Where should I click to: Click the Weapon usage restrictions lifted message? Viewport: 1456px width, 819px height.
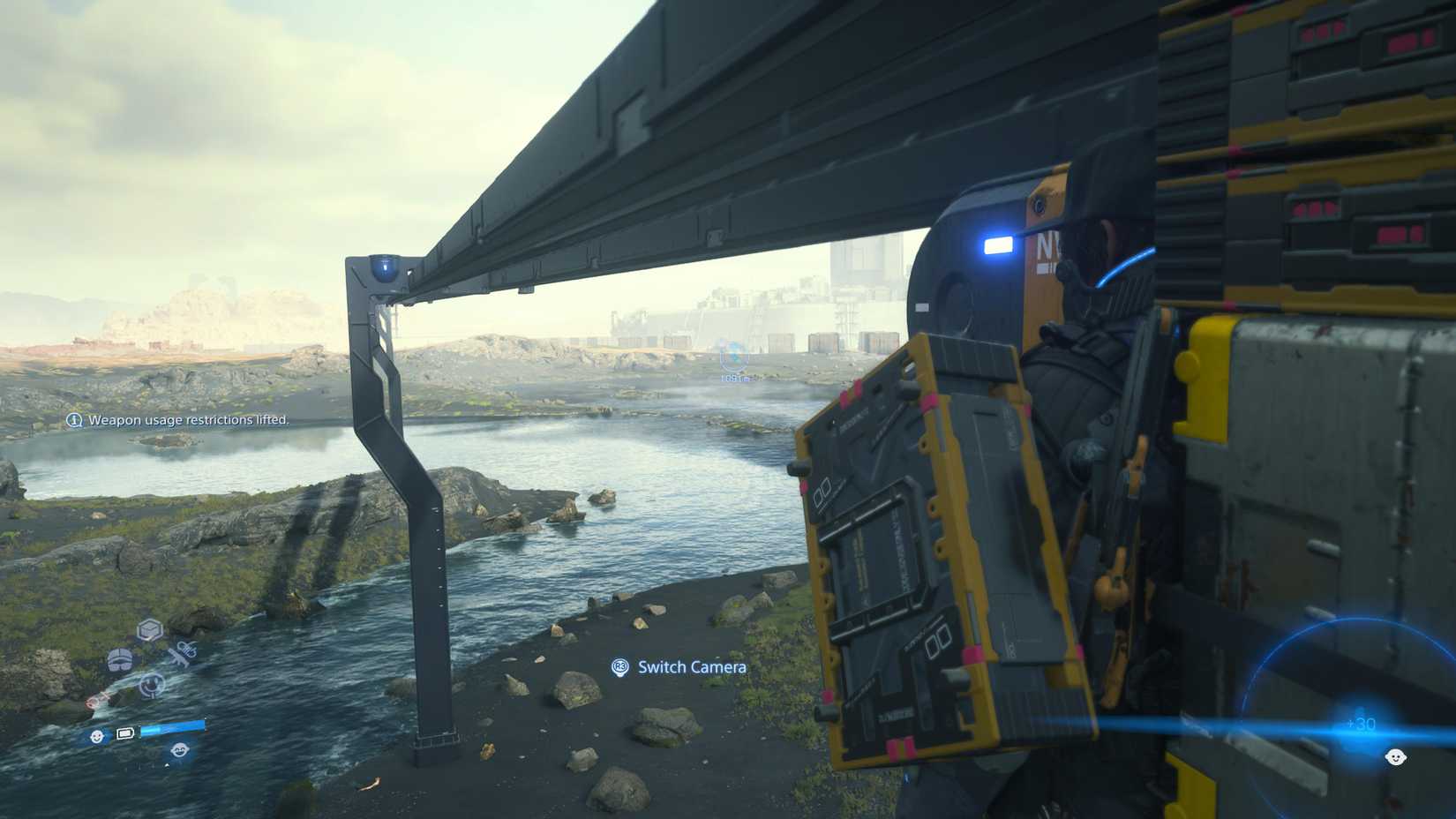[x=187, y=421]
